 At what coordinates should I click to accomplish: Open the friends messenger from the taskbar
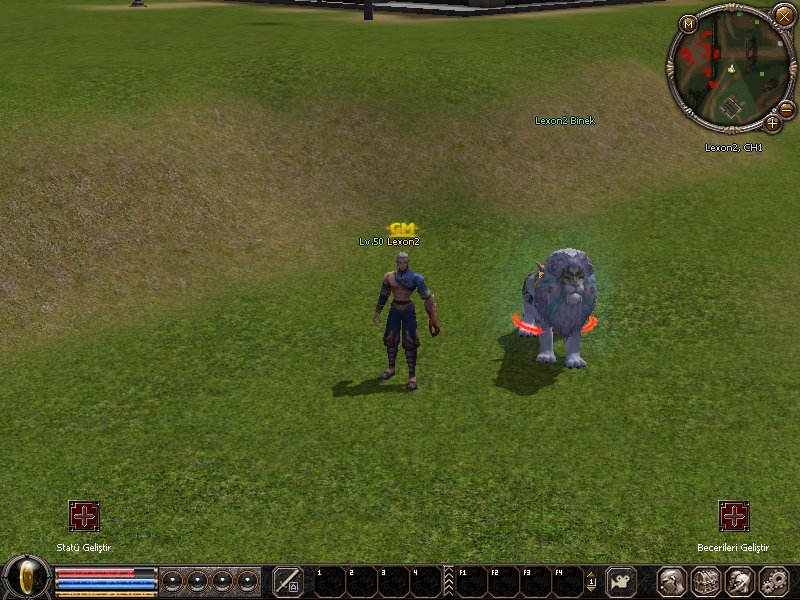[x=740, y=581]
